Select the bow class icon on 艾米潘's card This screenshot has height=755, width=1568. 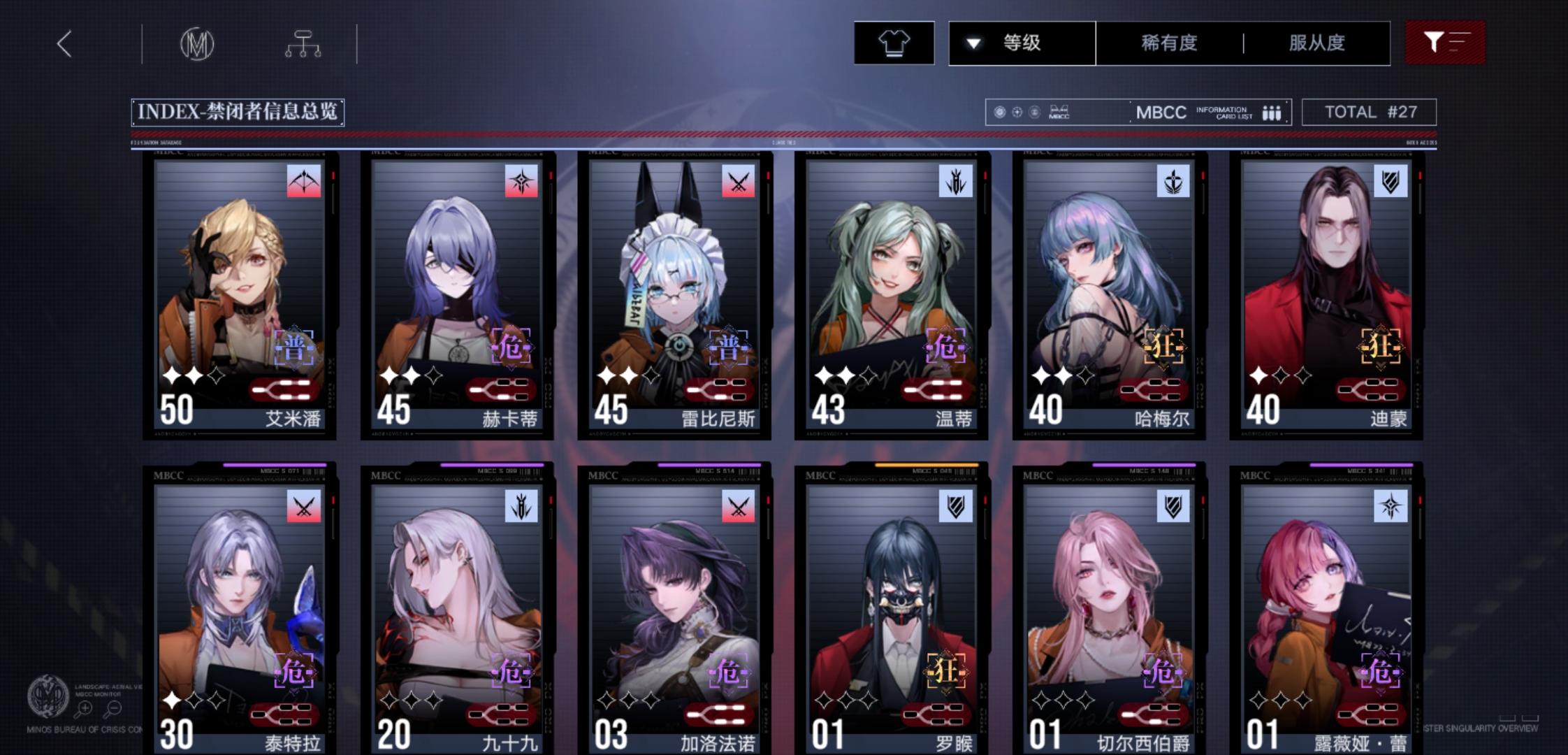point(303,180)
